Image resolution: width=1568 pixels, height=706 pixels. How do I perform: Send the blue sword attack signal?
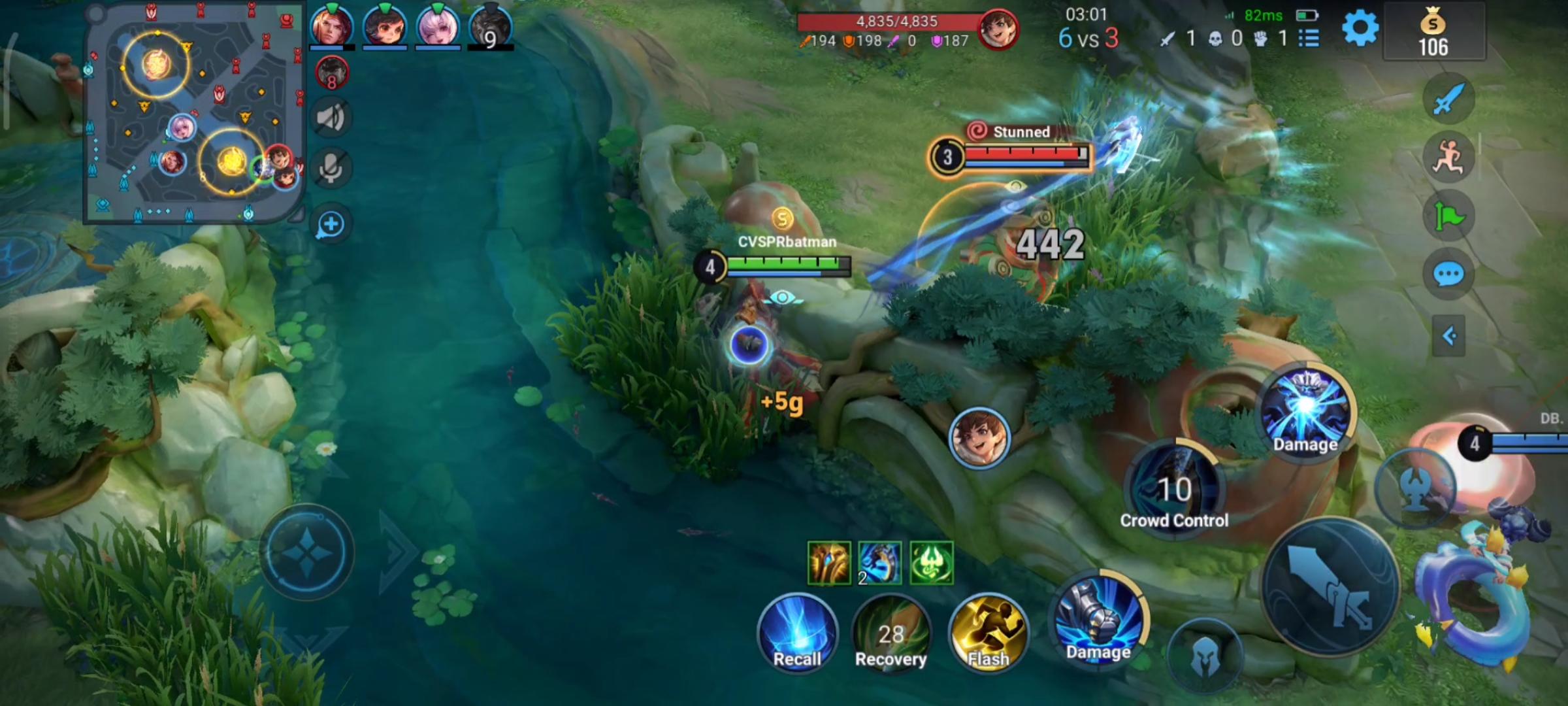(1448, 99)
